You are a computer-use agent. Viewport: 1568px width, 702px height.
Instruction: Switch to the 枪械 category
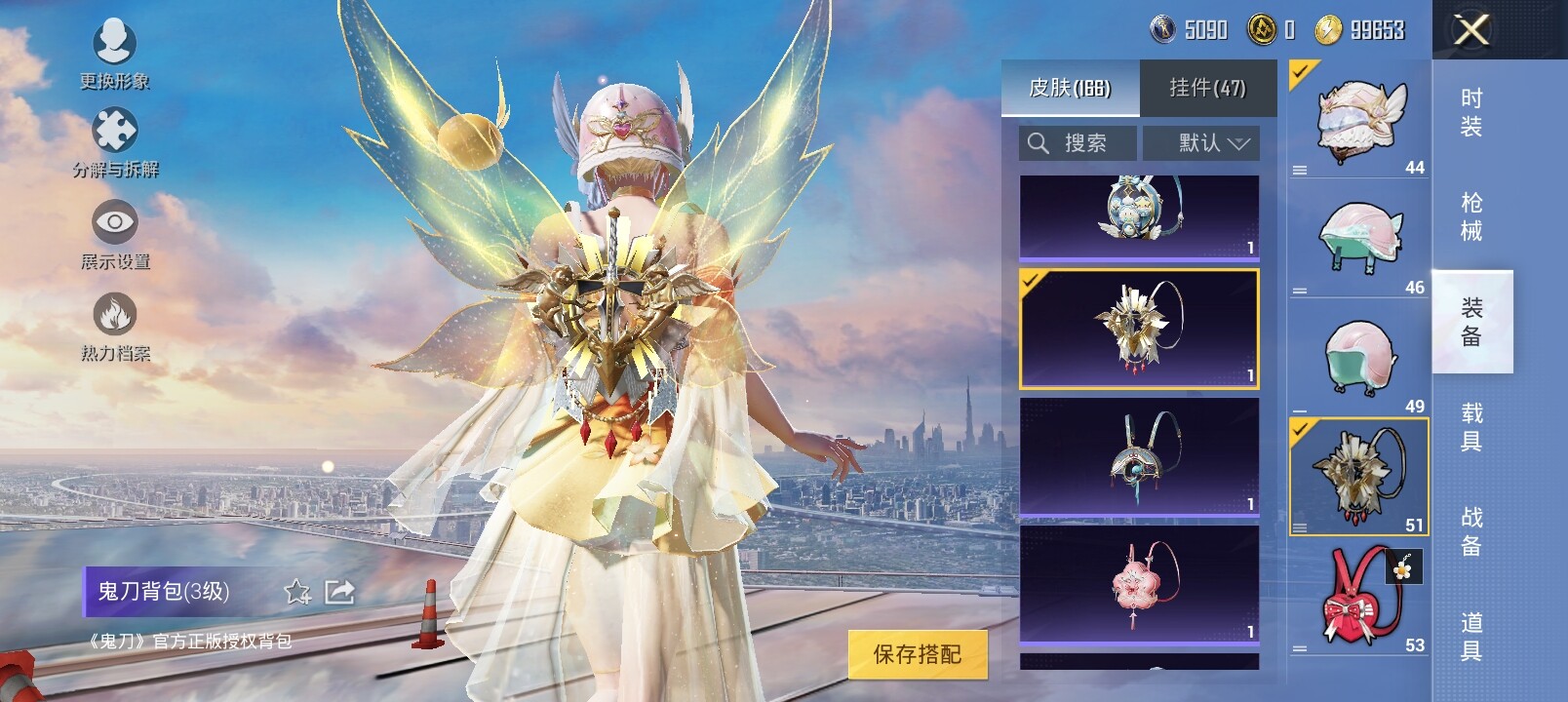(x=1471, y=216)
